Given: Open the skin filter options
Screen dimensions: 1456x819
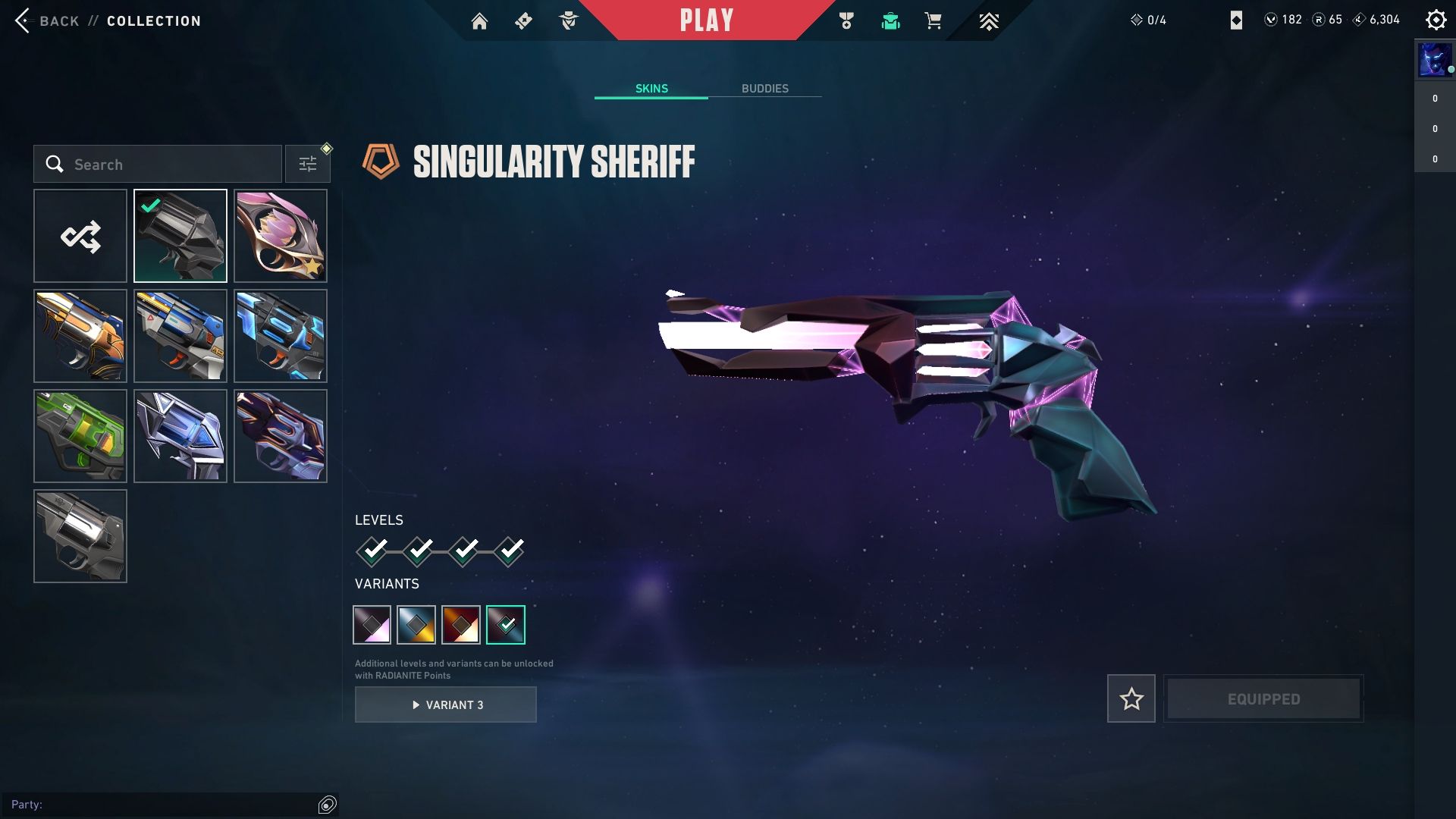Looking at the screenshot, I should click(308, 165).
